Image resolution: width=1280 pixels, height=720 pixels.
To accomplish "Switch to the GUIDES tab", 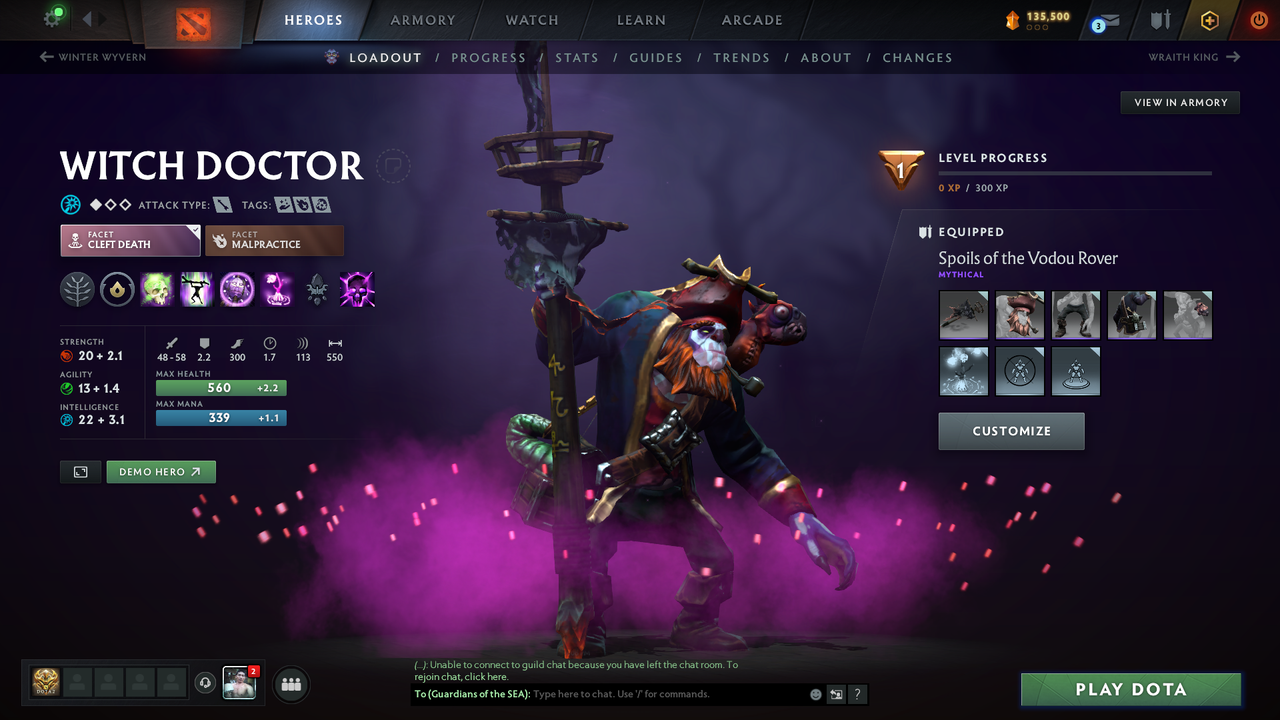I will [x=656, y=57].
